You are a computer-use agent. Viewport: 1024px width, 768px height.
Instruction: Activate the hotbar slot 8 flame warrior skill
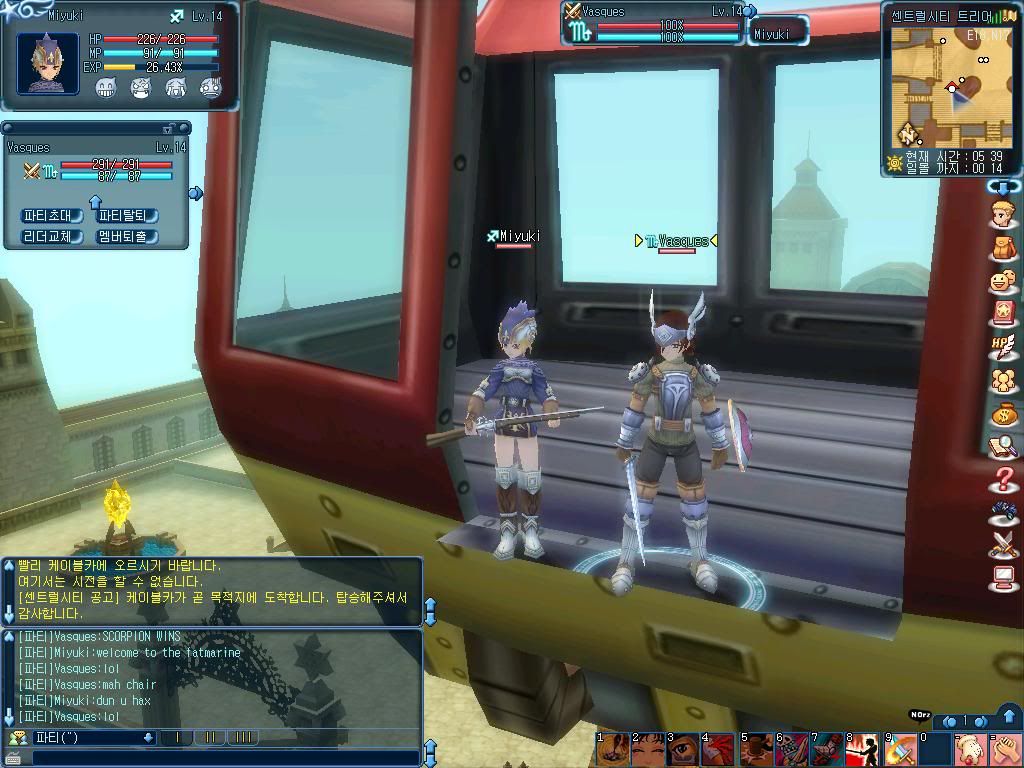coord(862,749)
